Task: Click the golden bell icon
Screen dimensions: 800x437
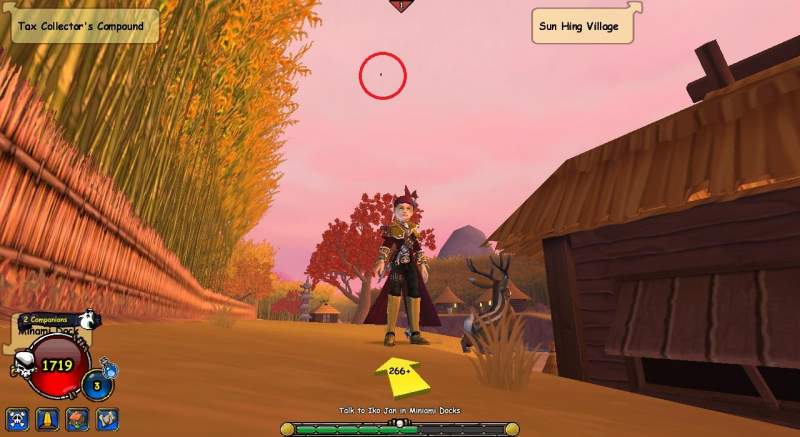Action: [x=45, y=417]
